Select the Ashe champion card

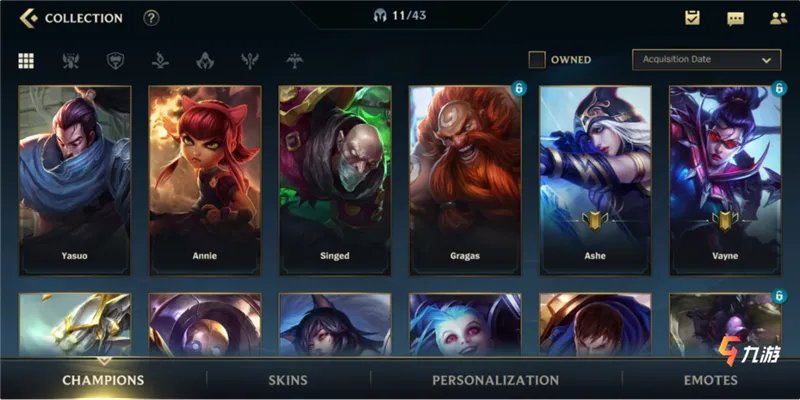click(595, 178)
